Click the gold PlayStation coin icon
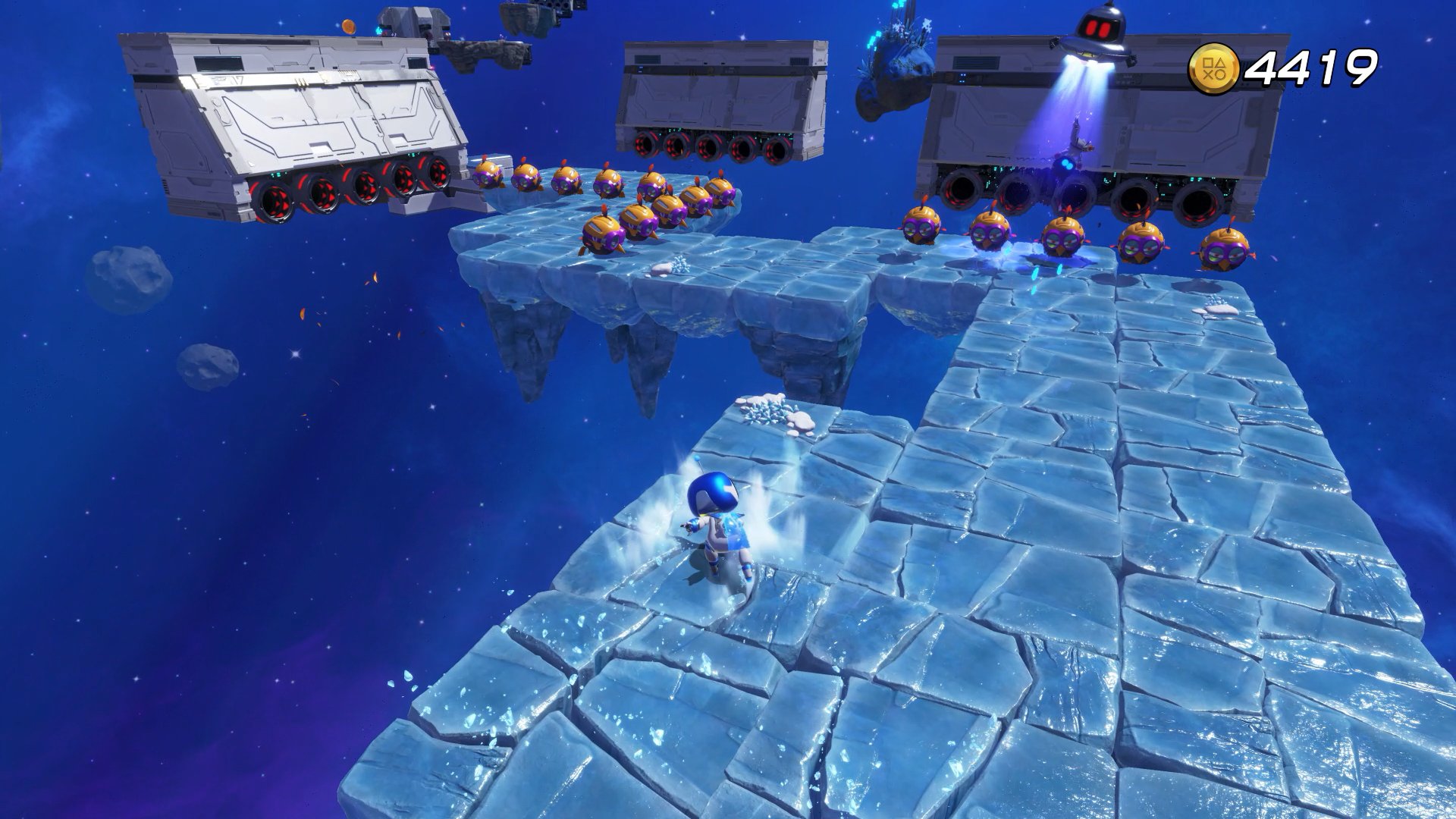 (1213, 68)
